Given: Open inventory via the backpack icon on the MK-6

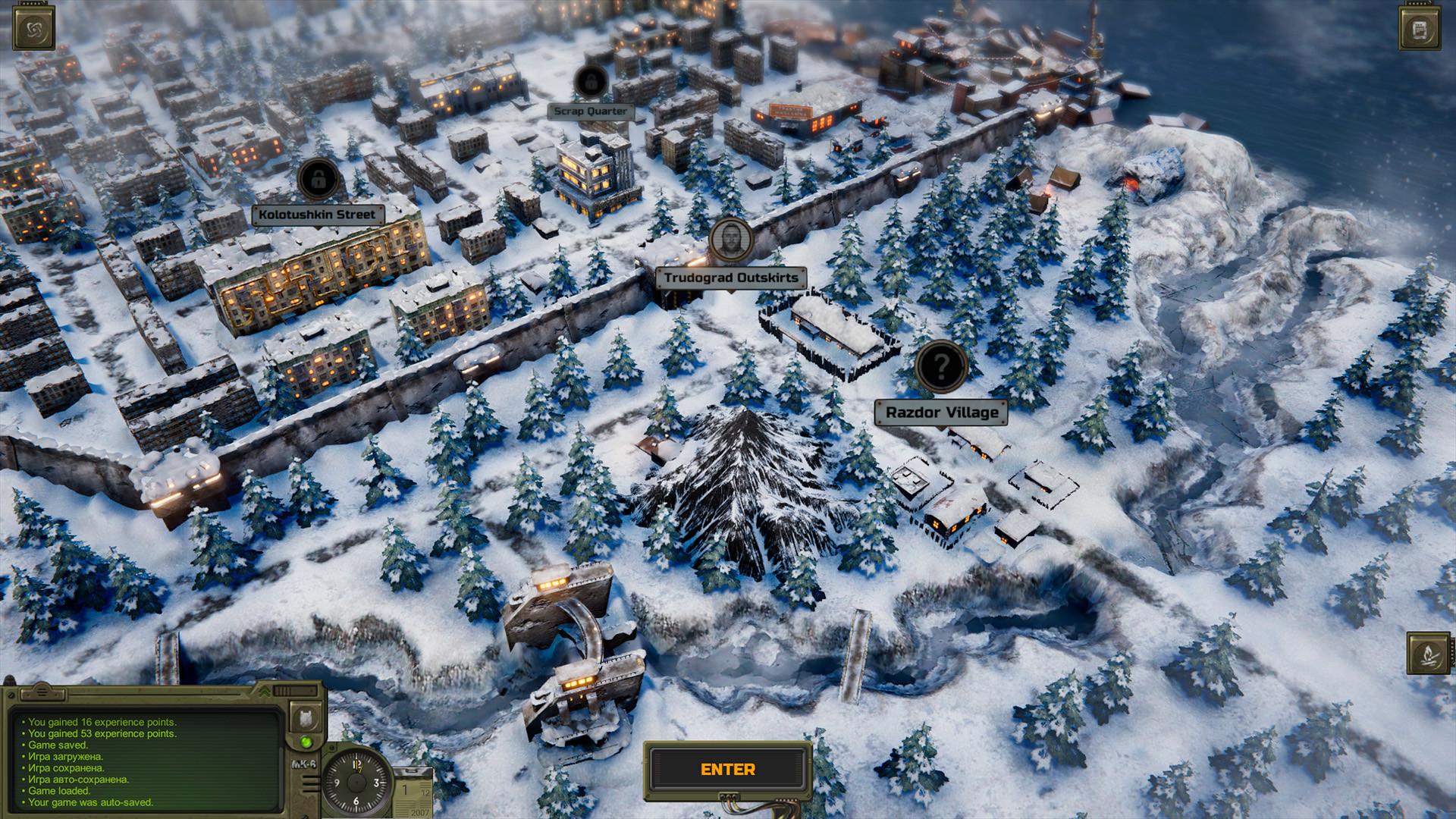Looking at the screenshot, I should pos(305,719).
